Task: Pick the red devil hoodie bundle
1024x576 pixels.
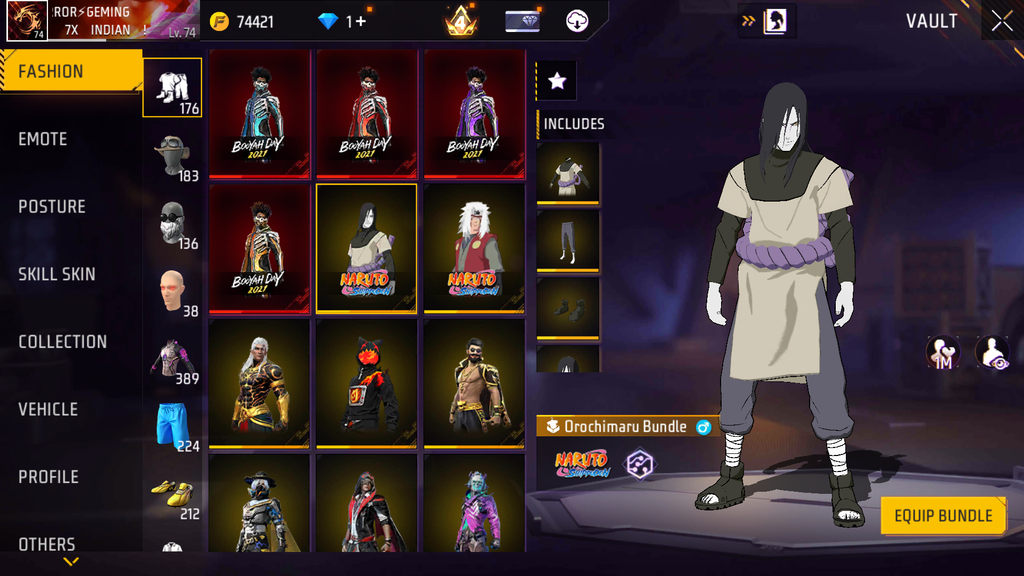Action: pos(367,383)
